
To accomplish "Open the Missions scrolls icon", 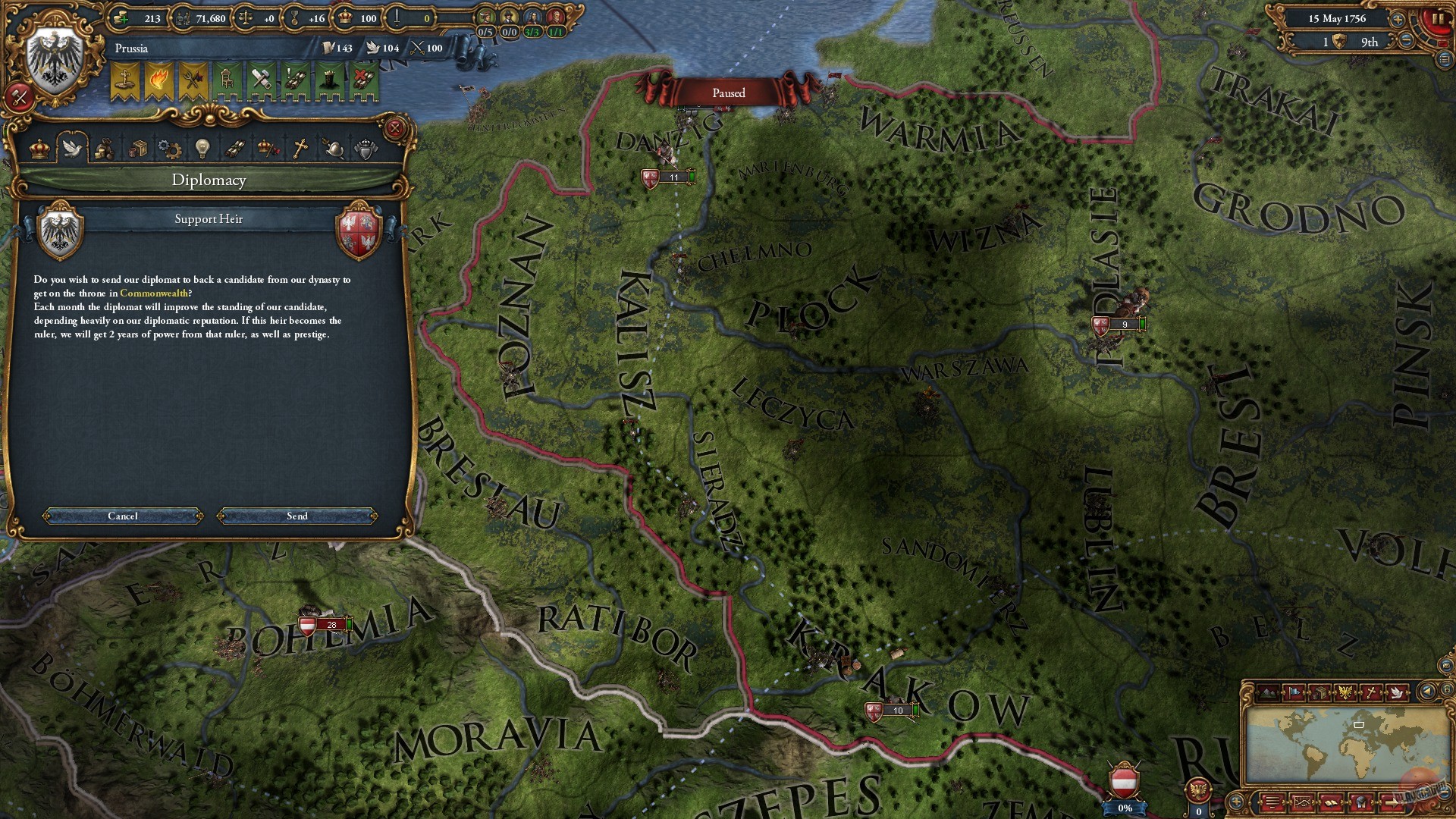I will (x=234, y=149).
